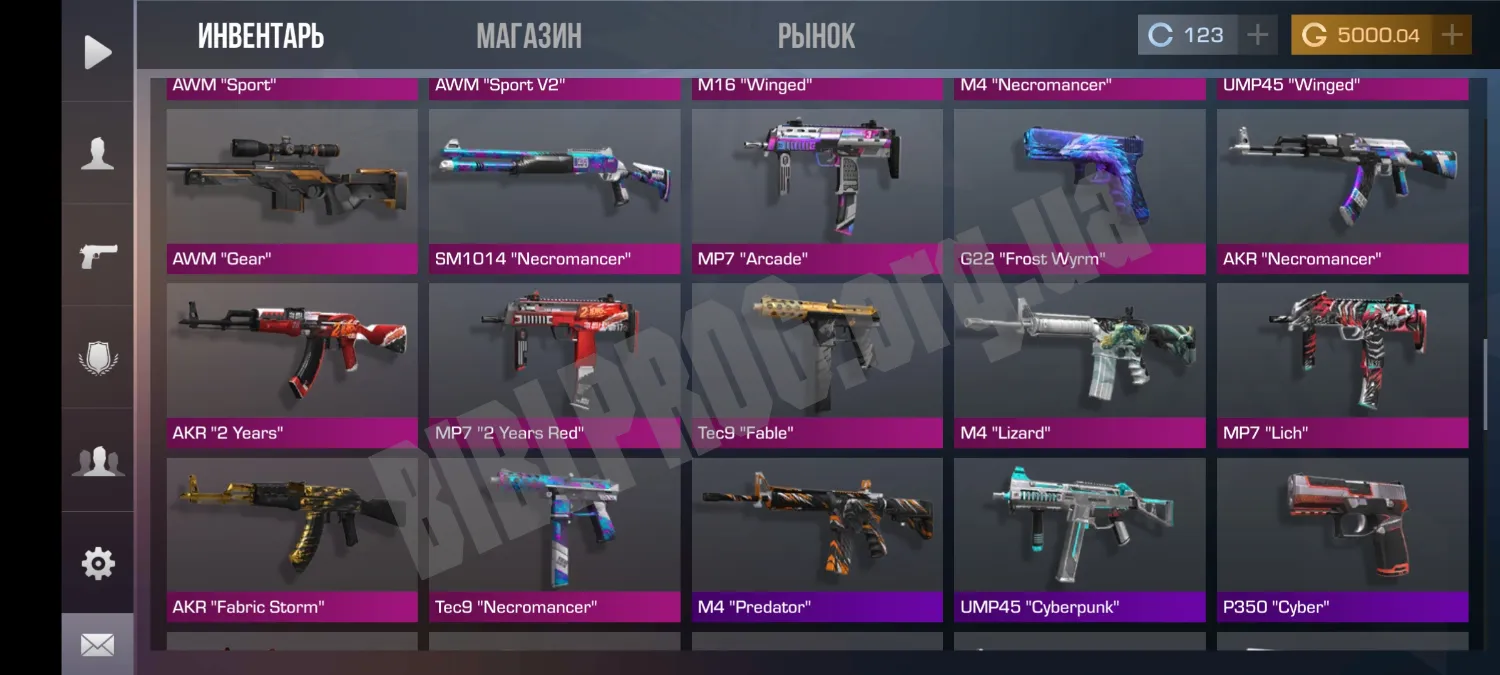Select the Tec9 "Fable" skin
This screenshot has width=1500, height=675.
click(x=817, y=364)
